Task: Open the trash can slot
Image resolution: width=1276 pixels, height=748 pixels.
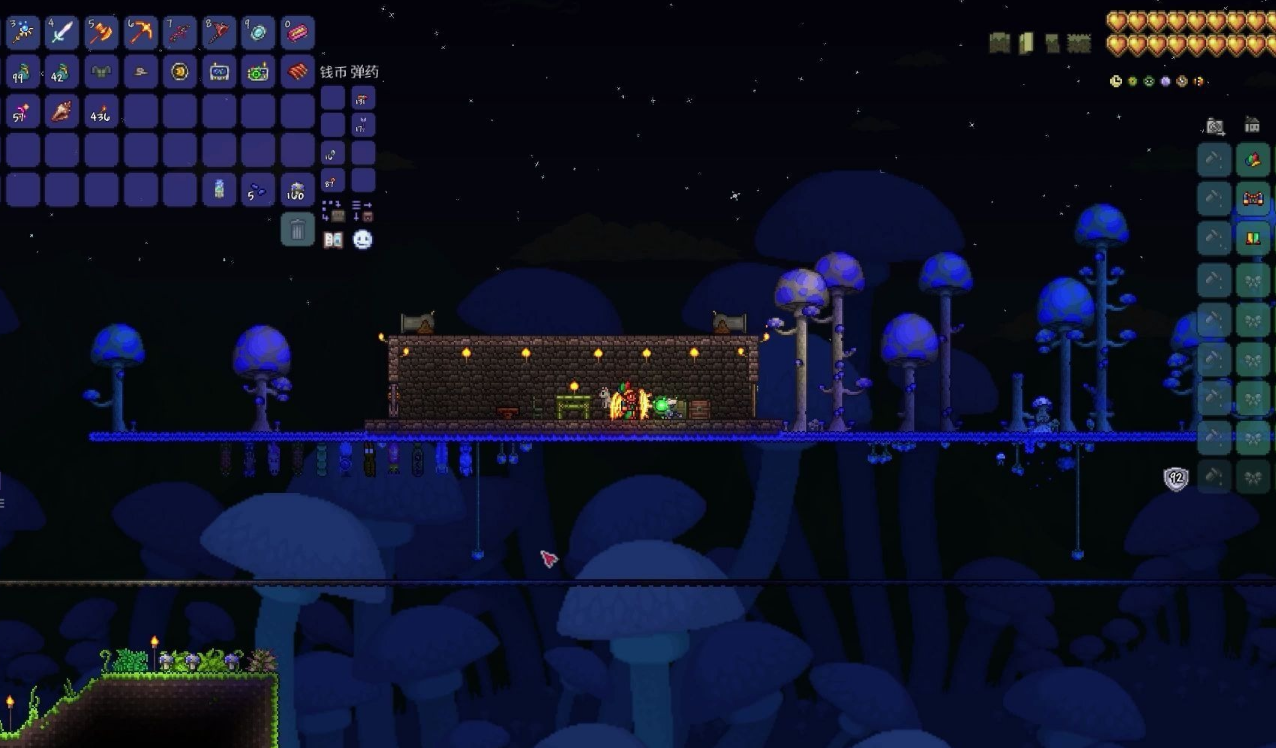Action: [297, 229]
